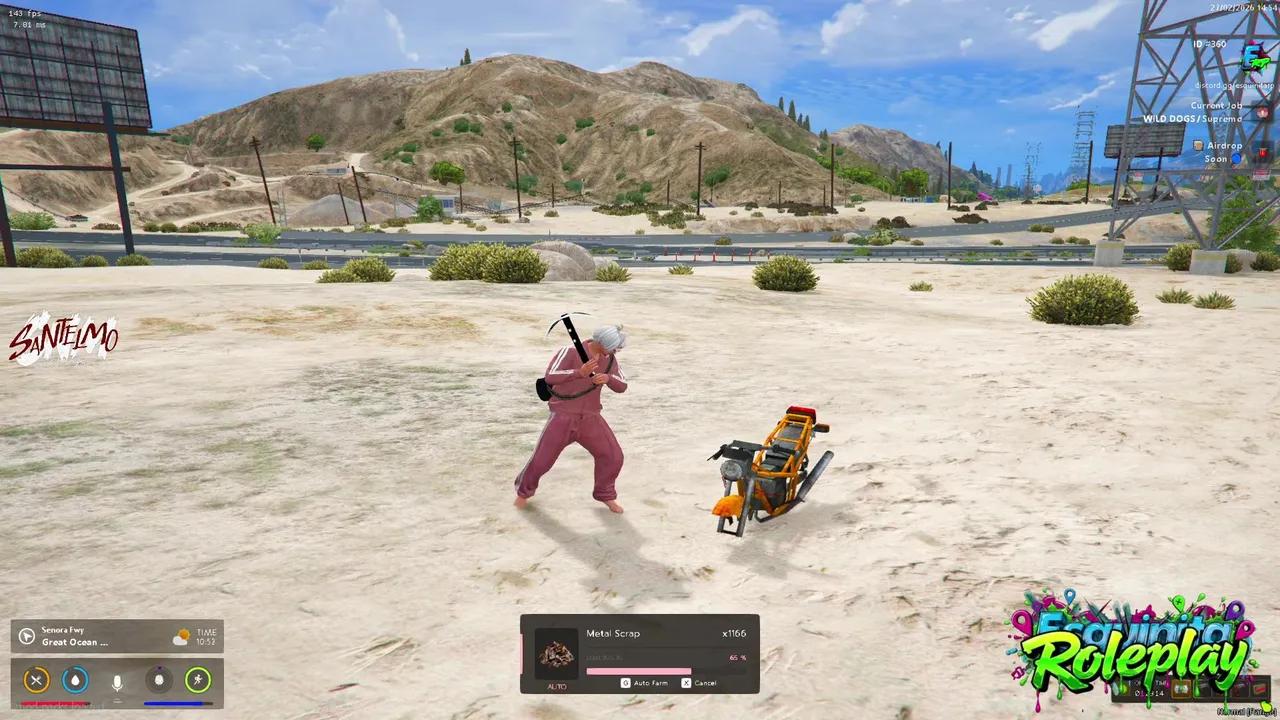Cancel farming with the X button
Viewport: 1280px width, 720px height.
(686, 683)
